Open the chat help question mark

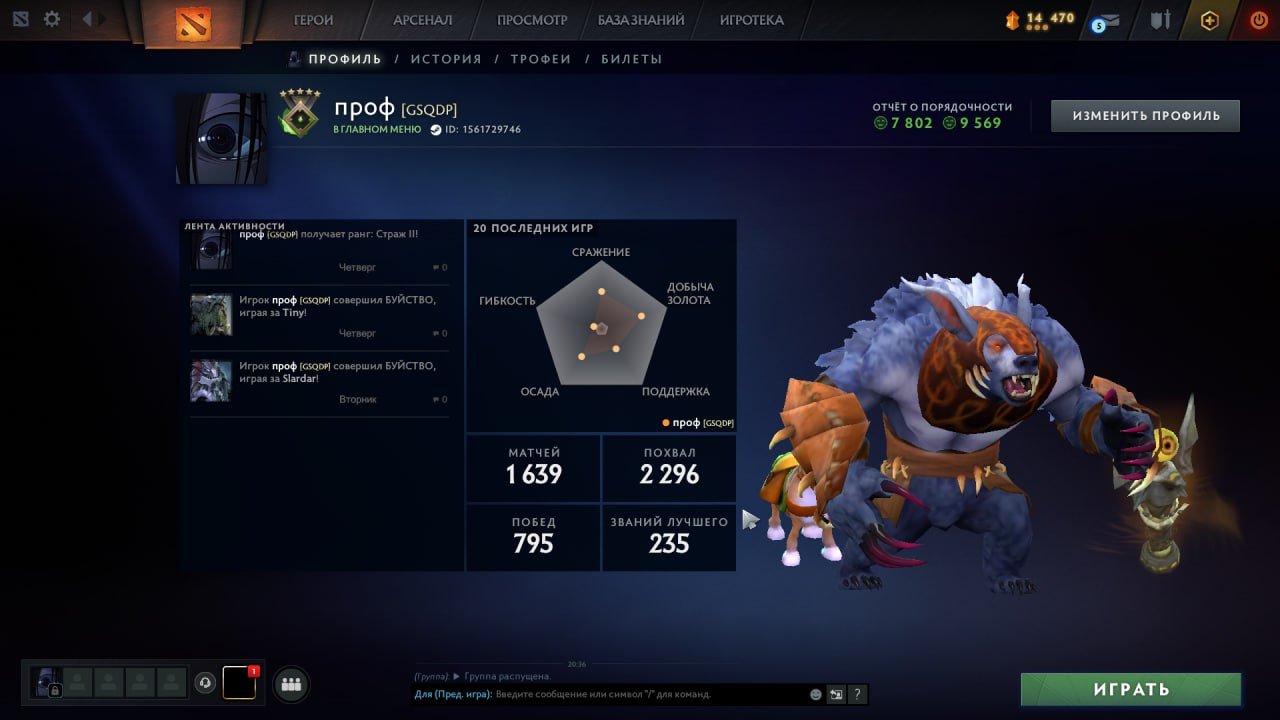coord(857,694)
